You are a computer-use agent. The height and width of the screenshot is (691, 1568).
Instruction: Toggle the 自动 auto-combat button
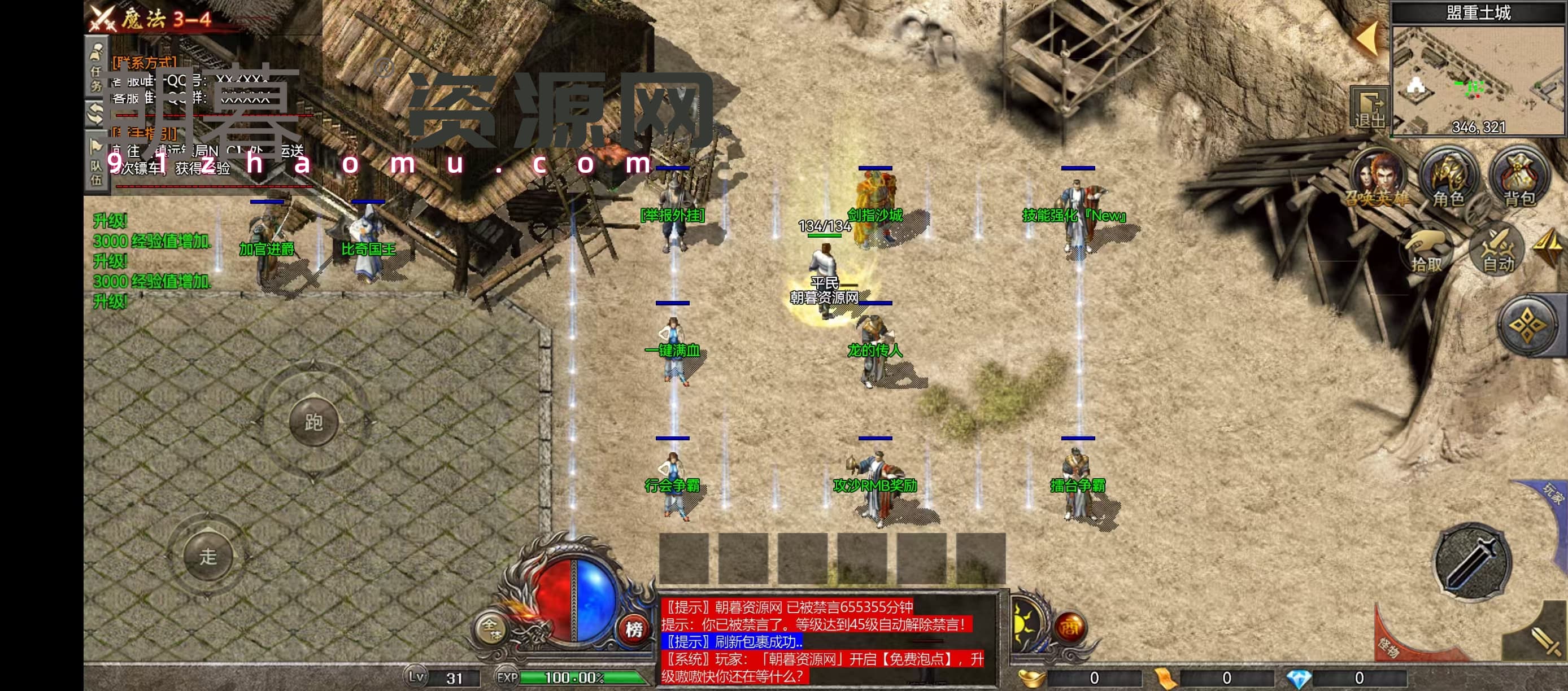pos(1498,250)
